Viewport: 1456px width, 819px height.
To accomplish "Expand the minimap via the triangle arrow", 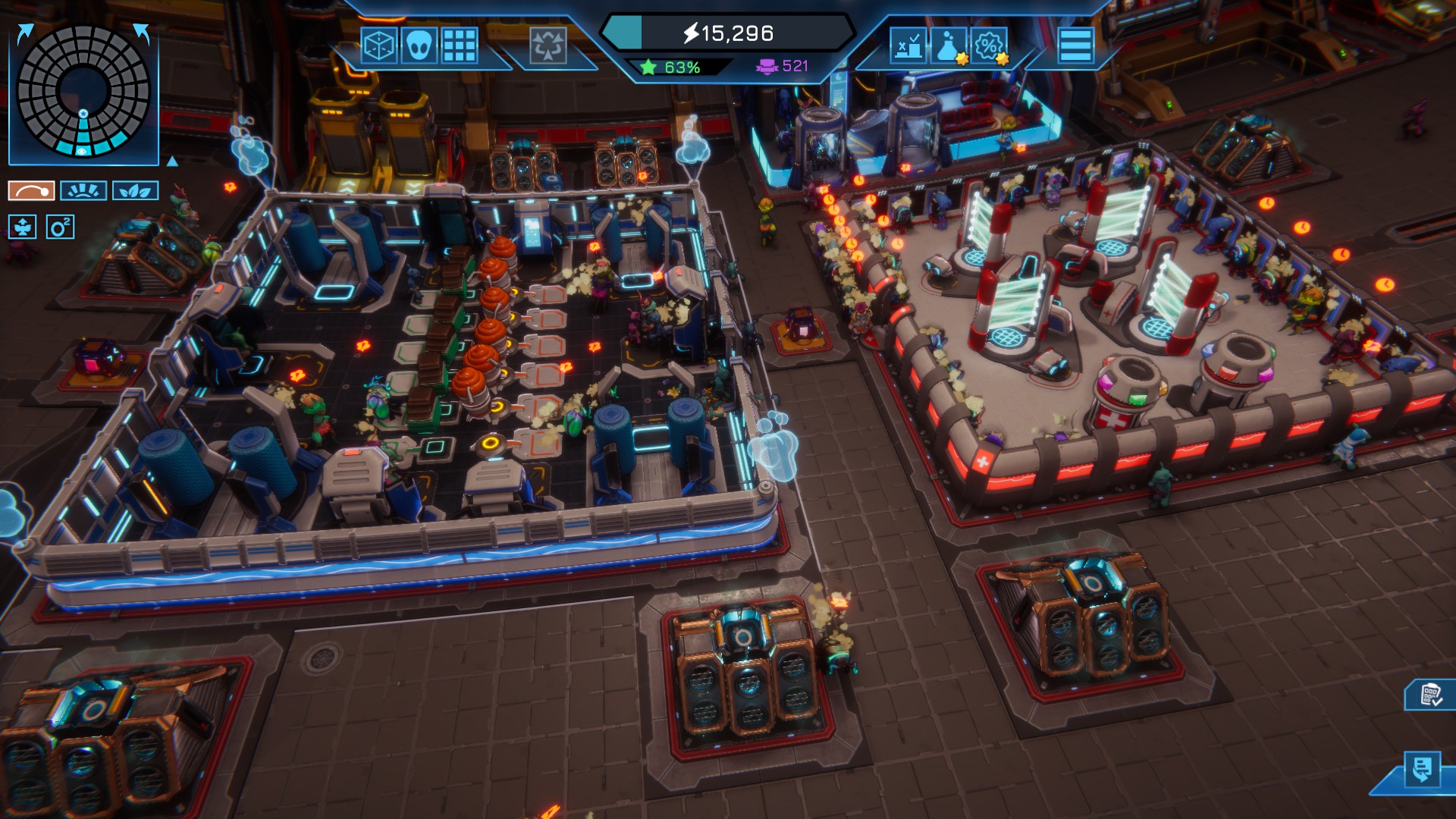I will (x=171, y=163).
